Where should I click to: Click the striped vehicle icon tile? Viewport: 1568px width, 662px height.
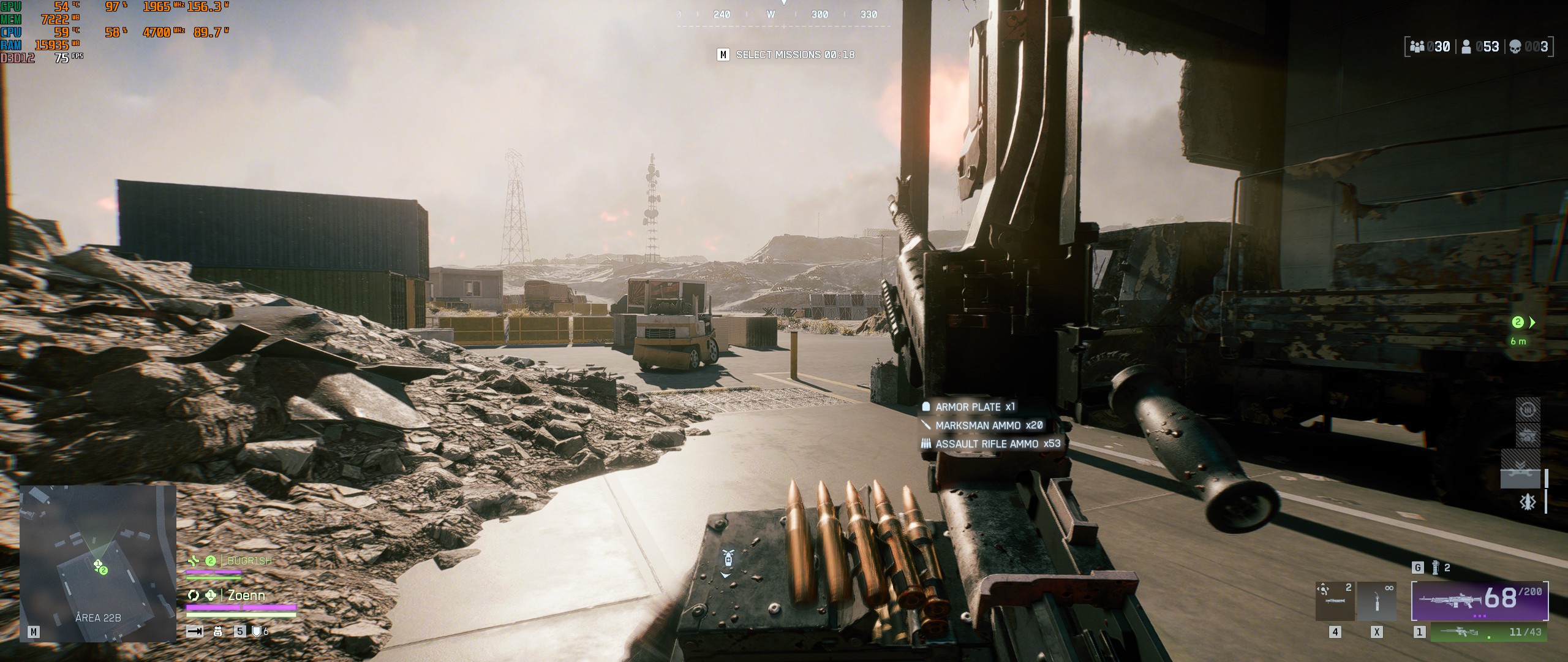click(1528, 436)
